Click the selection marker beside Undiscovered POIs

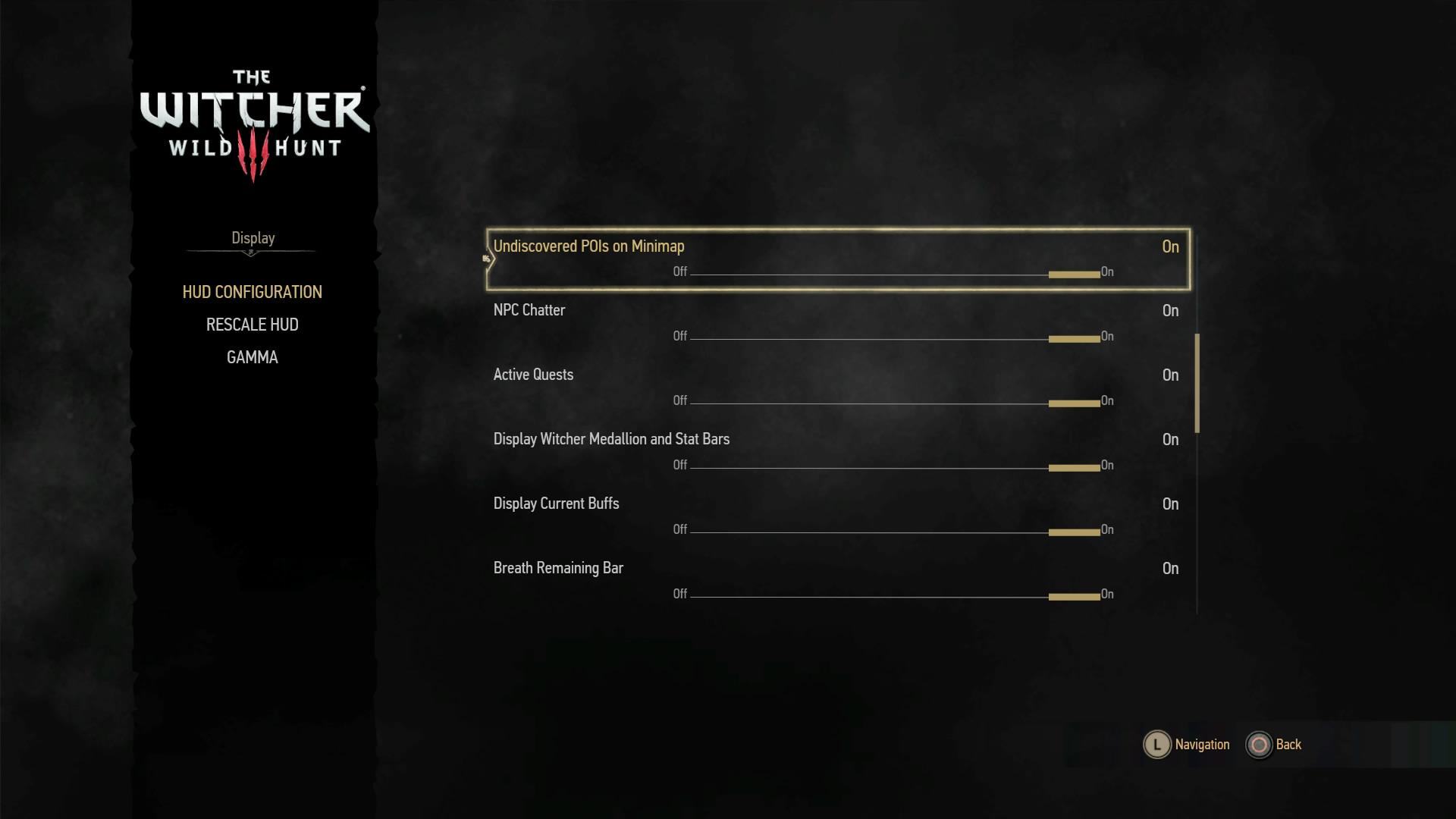coord(486,258)
